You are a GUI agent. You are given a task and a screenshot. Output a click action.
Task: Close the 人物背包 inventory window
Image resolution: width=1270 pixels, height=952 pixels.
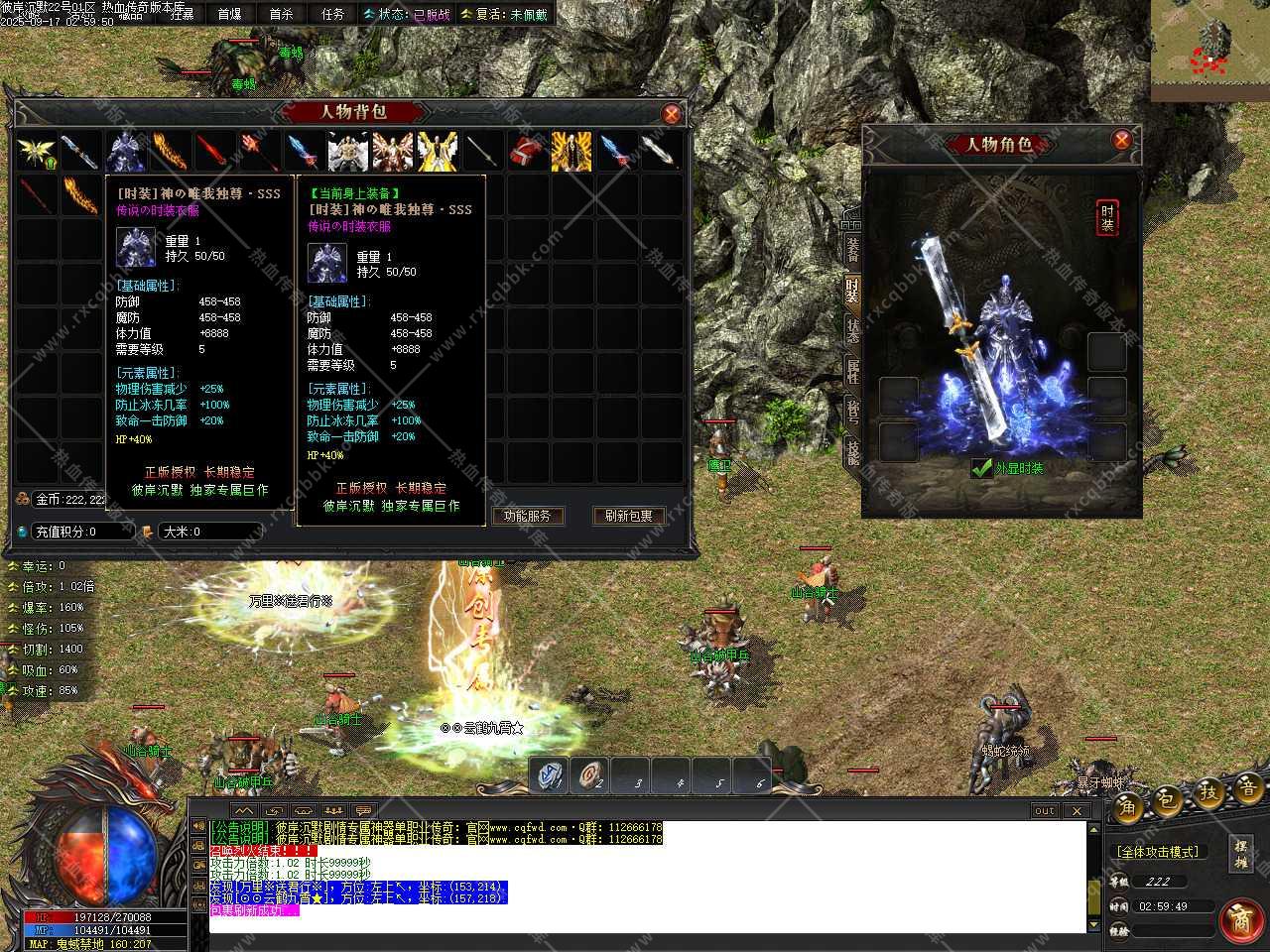[672, 114]
